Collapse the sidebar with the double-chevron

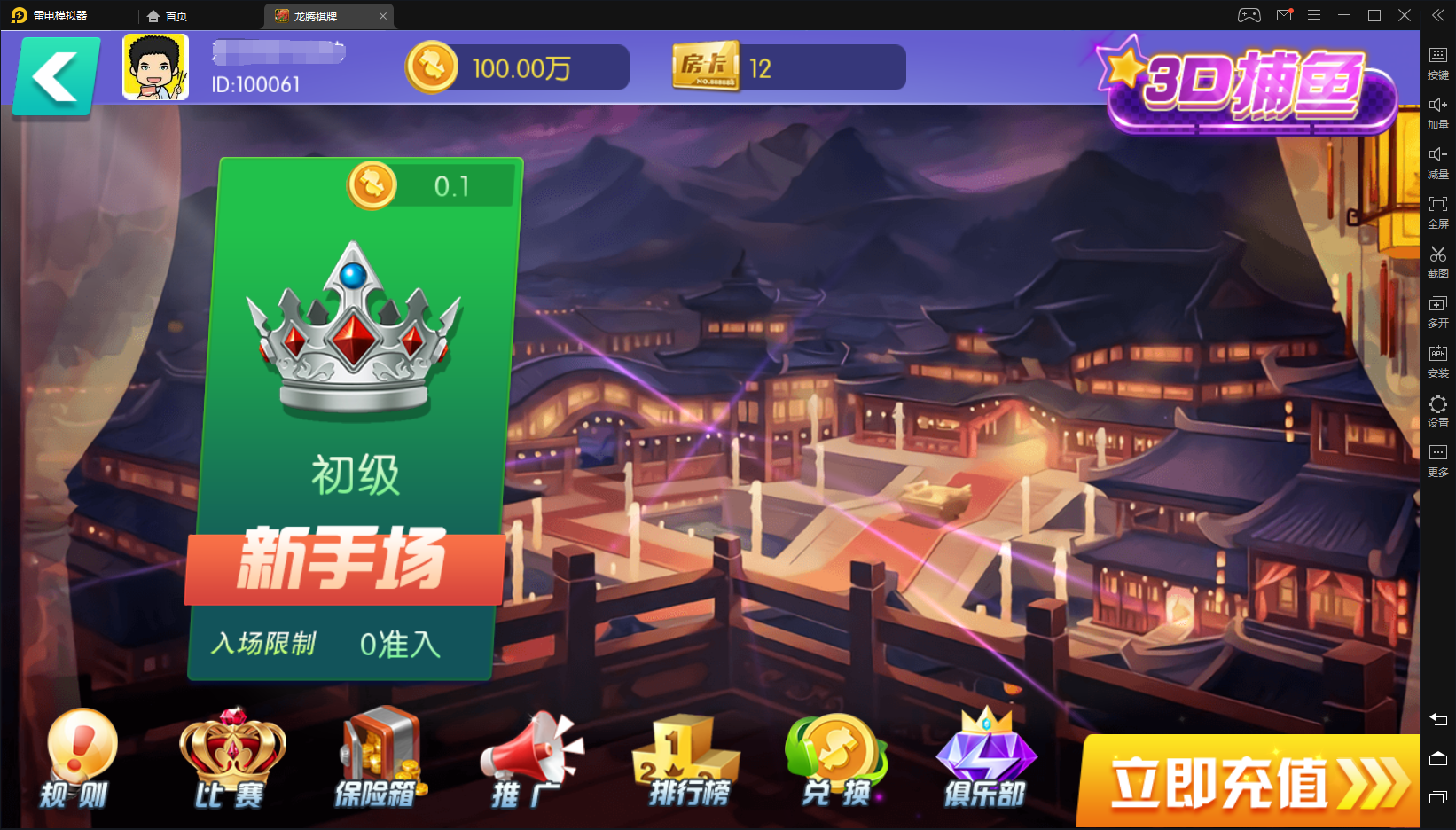tap(1438, 14)
